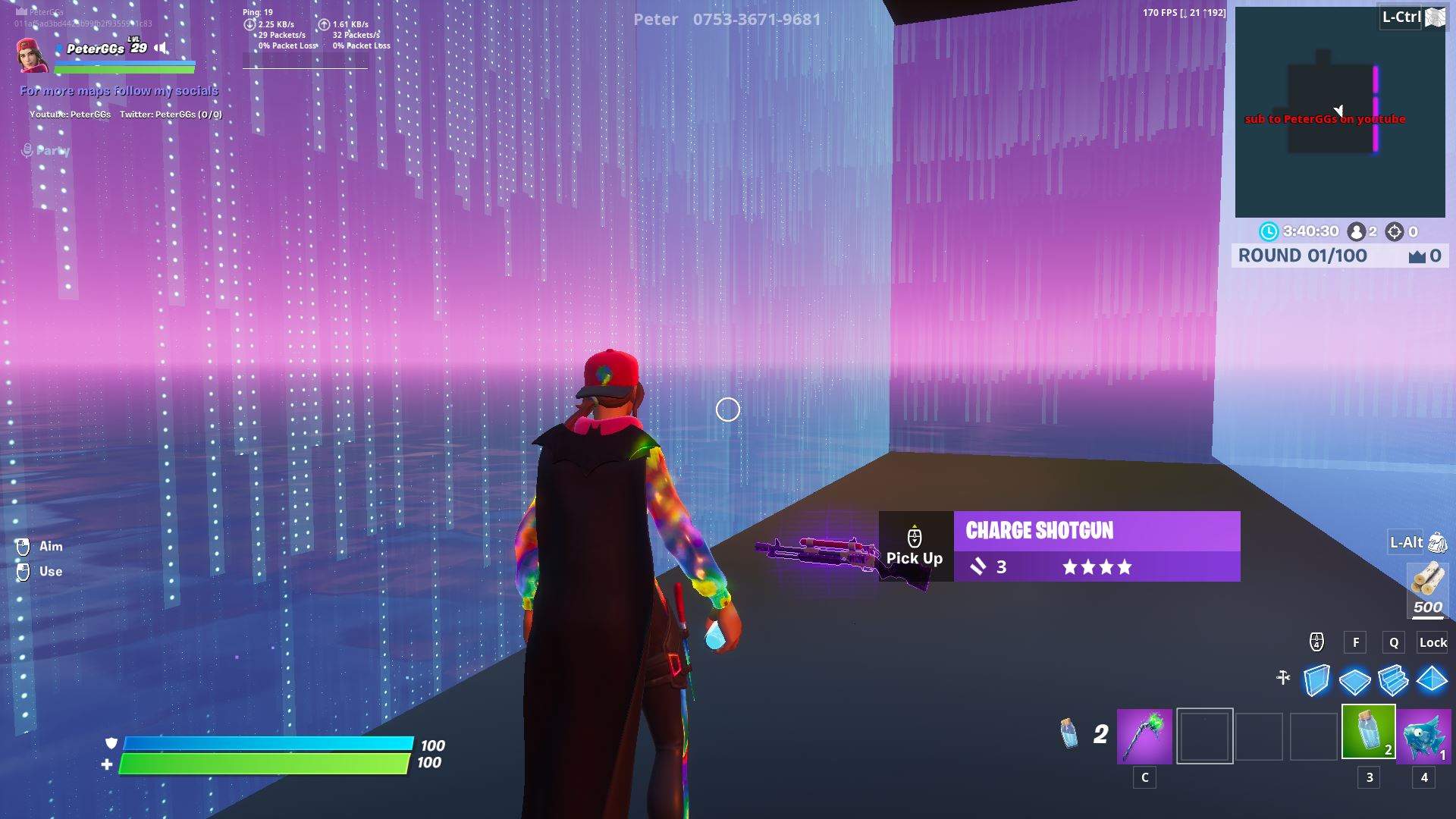
Task: Click the crosshair icon on the minimap panel
Action: 1393,231
